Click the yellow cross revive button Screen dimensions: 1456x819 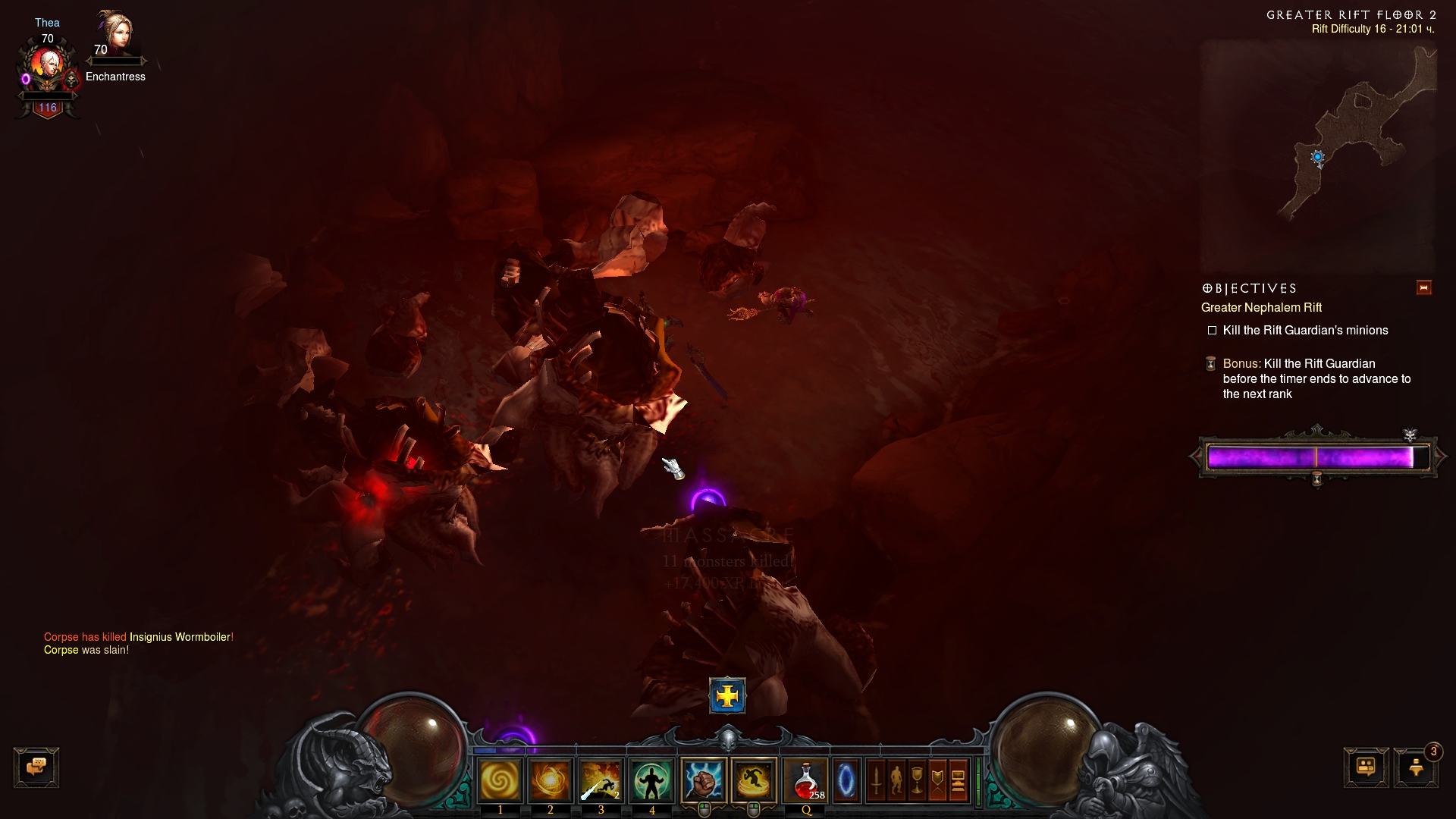[727, 695]
